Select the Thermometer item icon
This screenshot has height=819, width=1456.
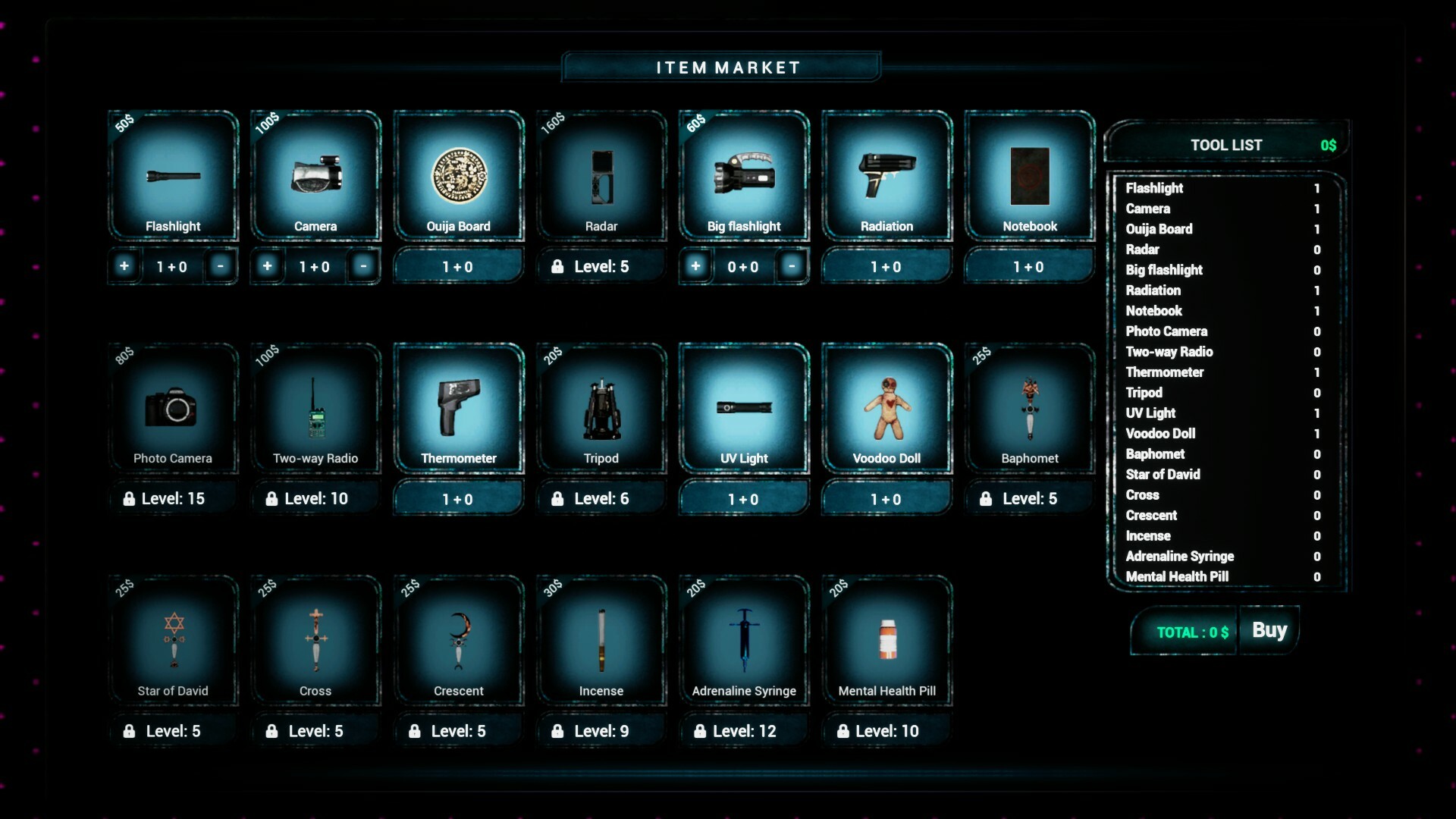[458, 408]
